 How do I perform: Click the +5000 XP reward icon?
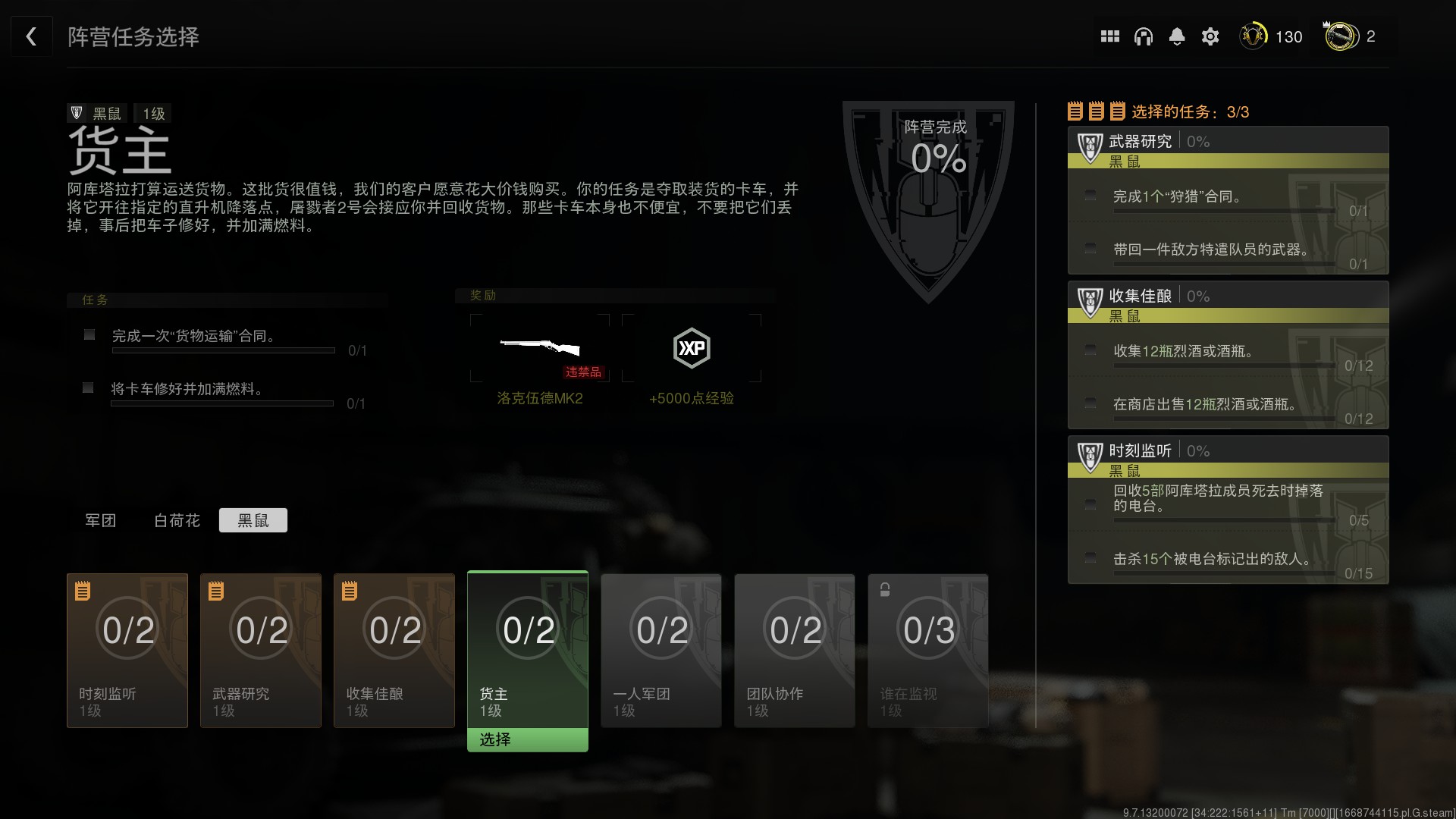[692, 349]
